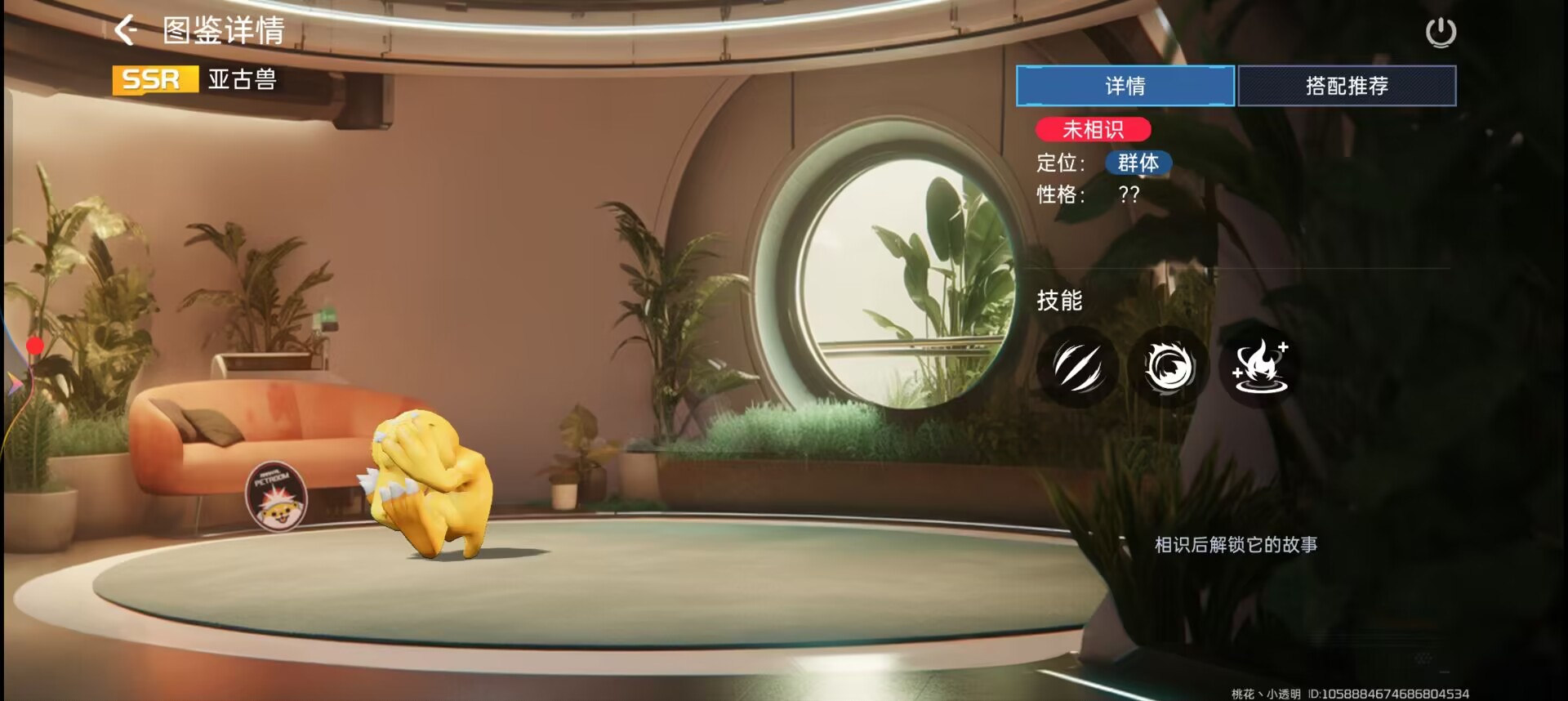
Task: Inspect the flame buff skill icon
Action: coord(1260,367)
